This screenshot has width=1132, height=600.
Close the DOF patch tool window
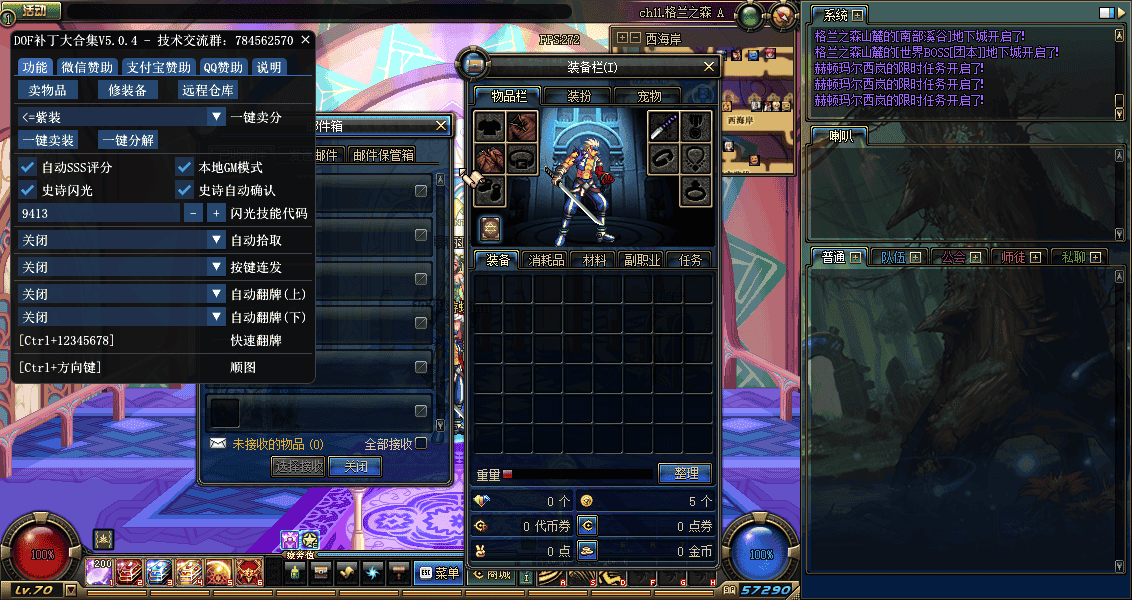tap(306, 40)
